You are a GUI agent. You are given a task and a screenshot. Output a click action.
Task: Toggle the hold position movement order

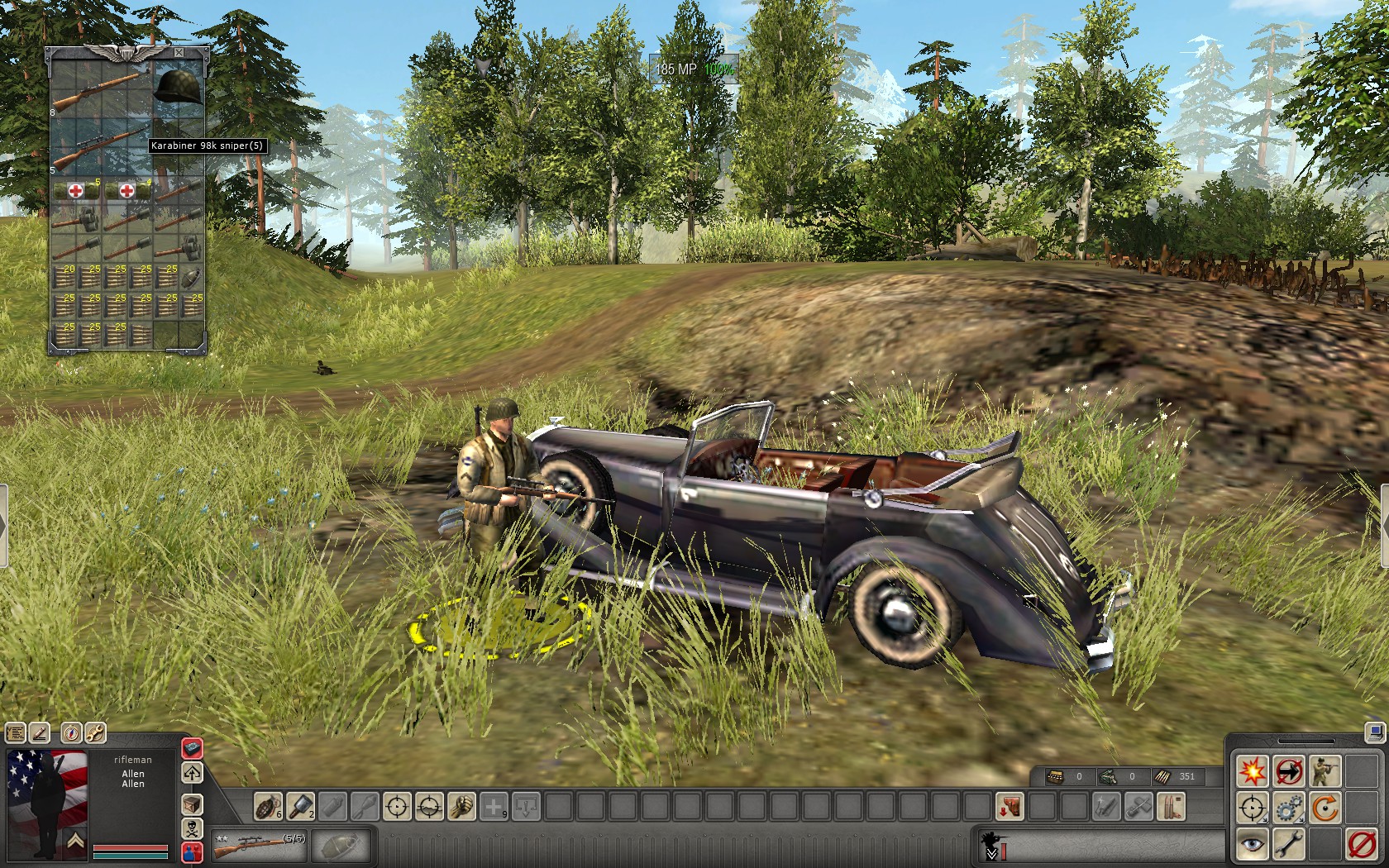1288,772
